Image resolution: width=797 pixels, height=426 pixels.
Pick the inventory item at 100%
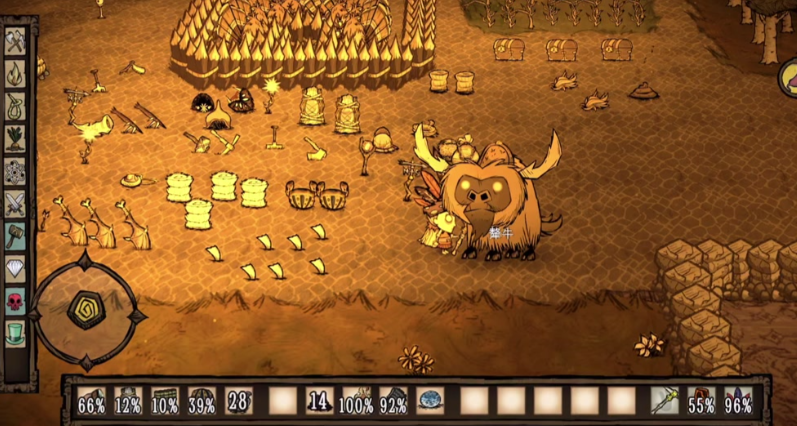click(x=357, y=401)
